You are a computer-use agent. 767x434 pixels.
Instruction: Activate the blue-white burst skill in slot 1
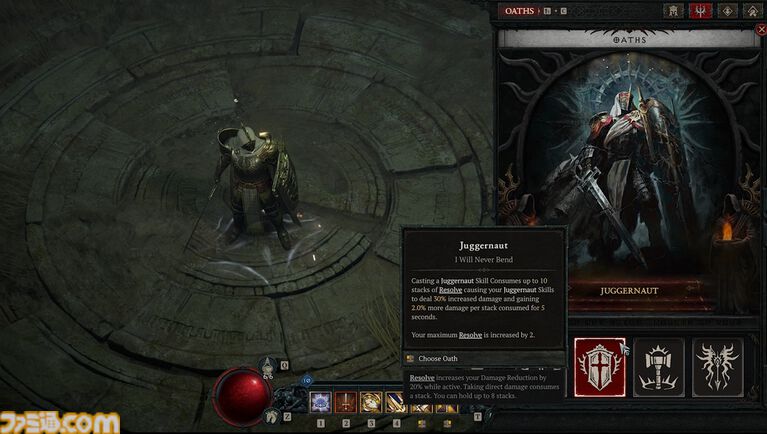pyautogui.click(x=321, y=403)
